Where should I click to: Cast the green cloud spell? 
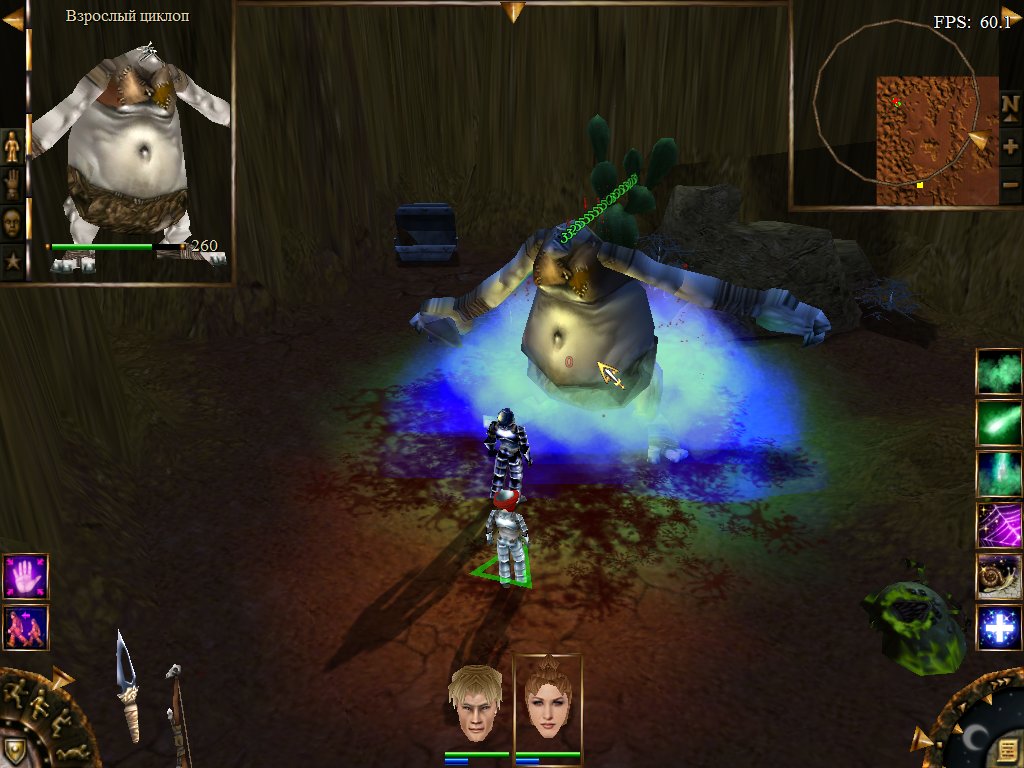(999, 372)
